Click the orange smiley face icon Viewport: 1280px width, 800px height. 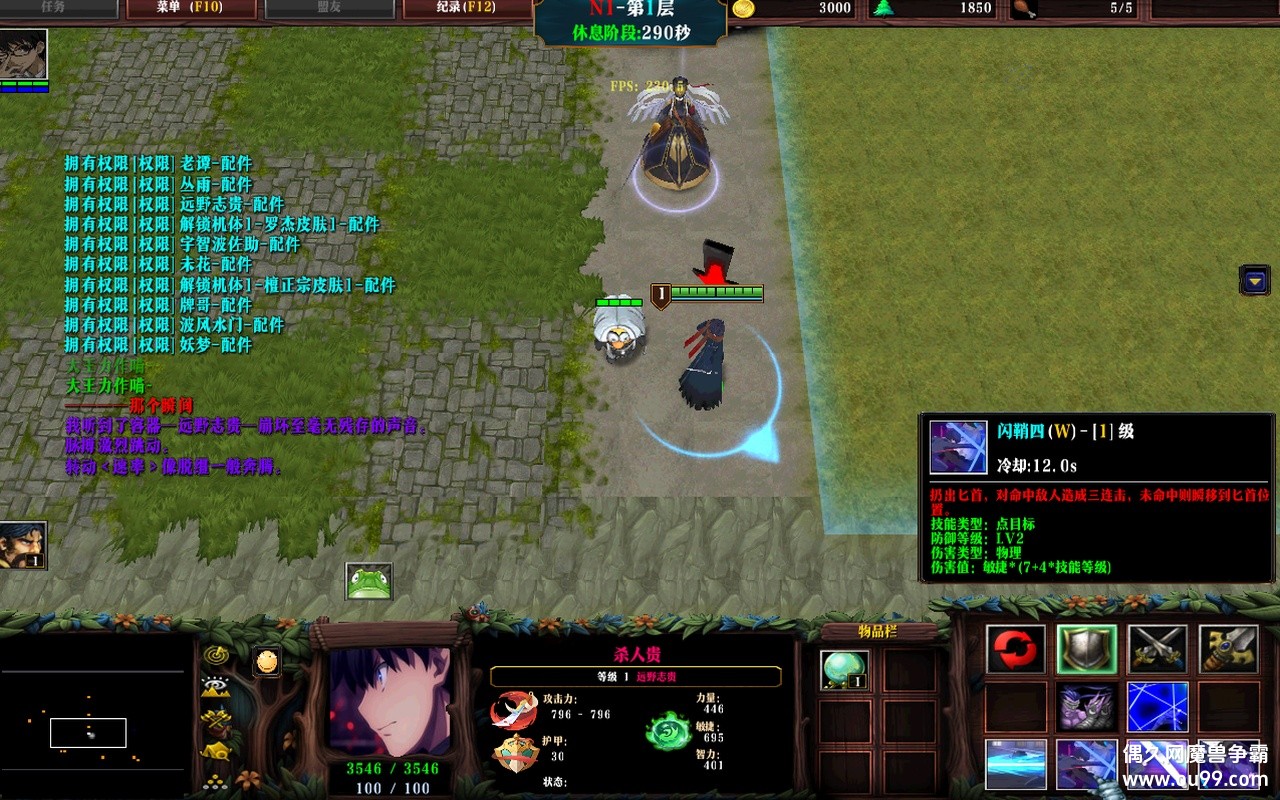(266, 661)
